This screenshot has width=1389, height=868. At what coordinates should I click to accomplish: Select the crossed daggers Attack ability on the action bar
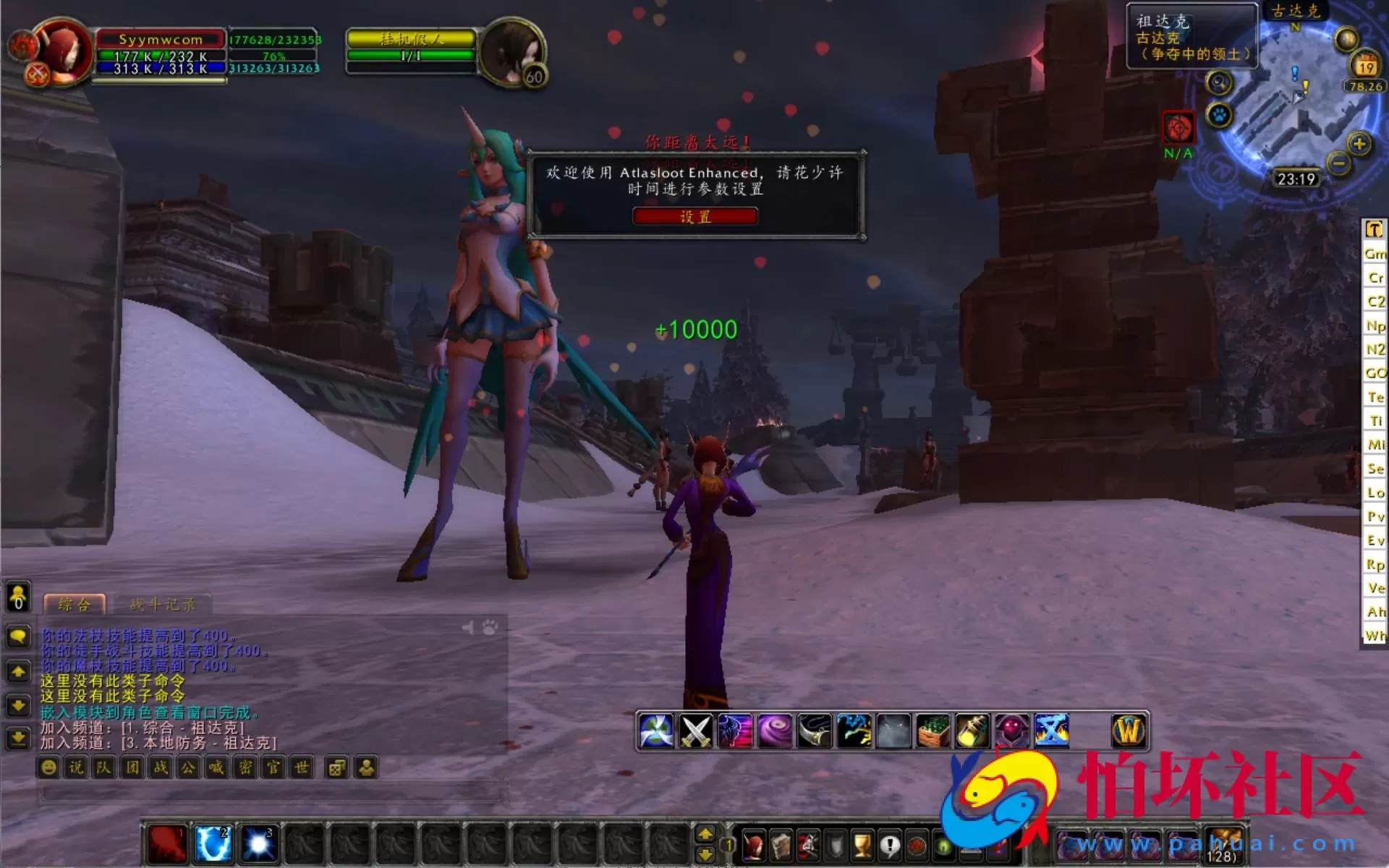click(x=697, y=731)
